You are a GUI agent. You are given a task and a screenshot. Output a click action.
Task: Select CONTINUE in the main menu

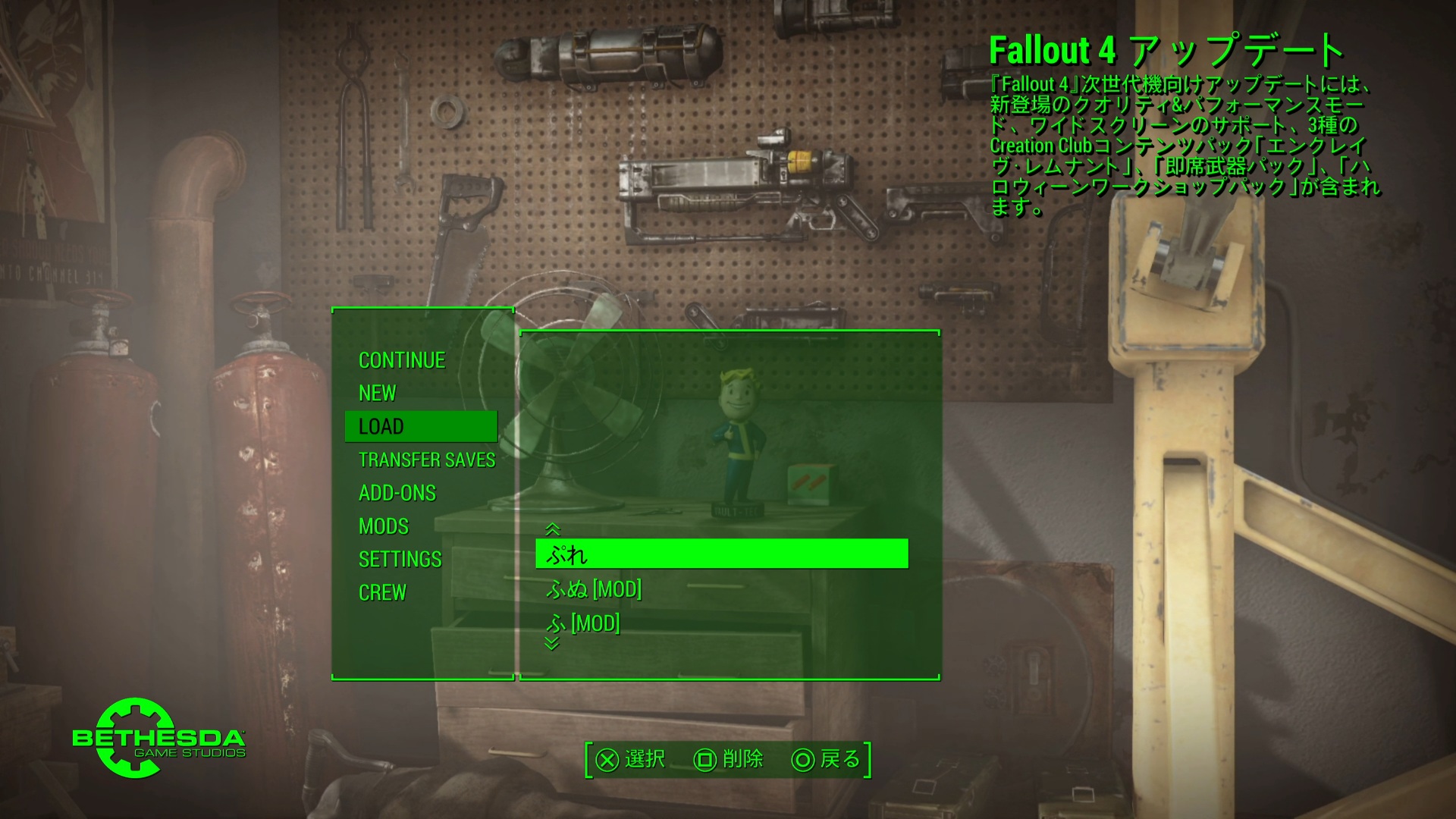point(402,360)
